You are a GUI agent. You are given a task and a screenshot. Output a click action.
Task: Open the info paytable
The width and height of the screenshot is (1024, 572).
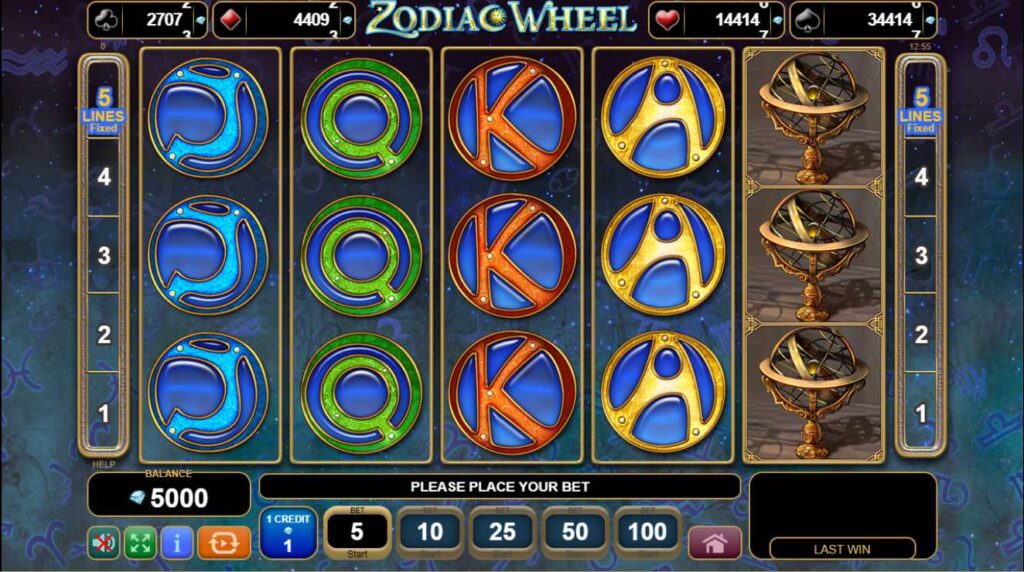177,543
